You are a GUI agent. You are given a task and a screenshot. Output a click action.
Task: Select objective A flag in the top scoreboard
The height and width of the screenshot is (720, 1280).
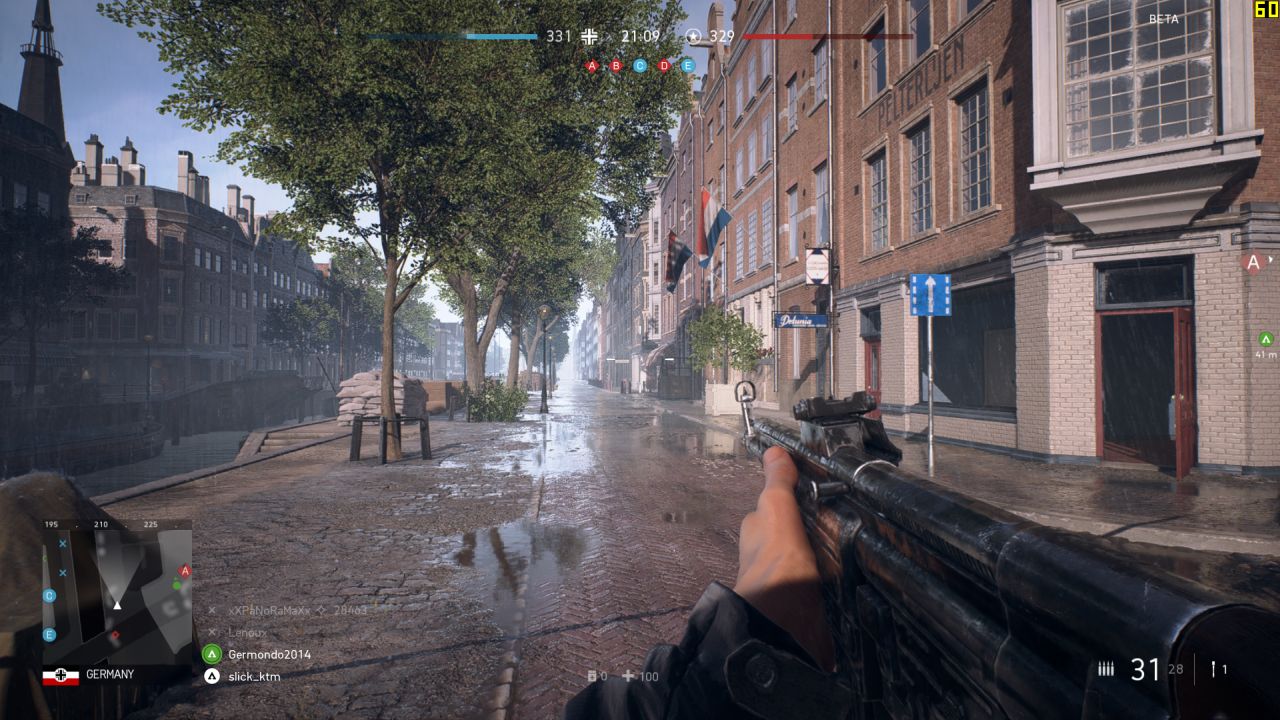click(591, 66)
